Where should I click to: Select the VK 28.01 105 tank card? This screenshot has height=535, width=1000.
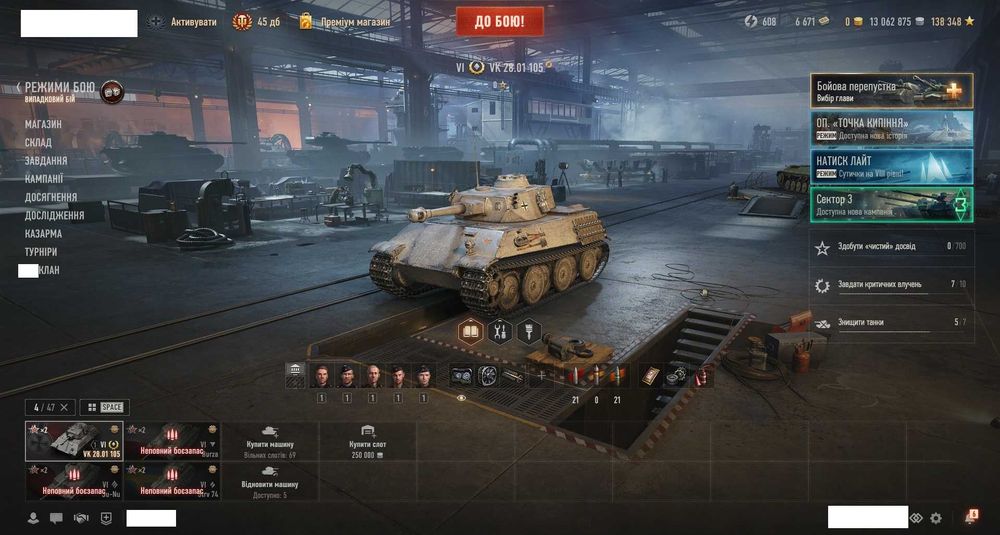[73, 441]
